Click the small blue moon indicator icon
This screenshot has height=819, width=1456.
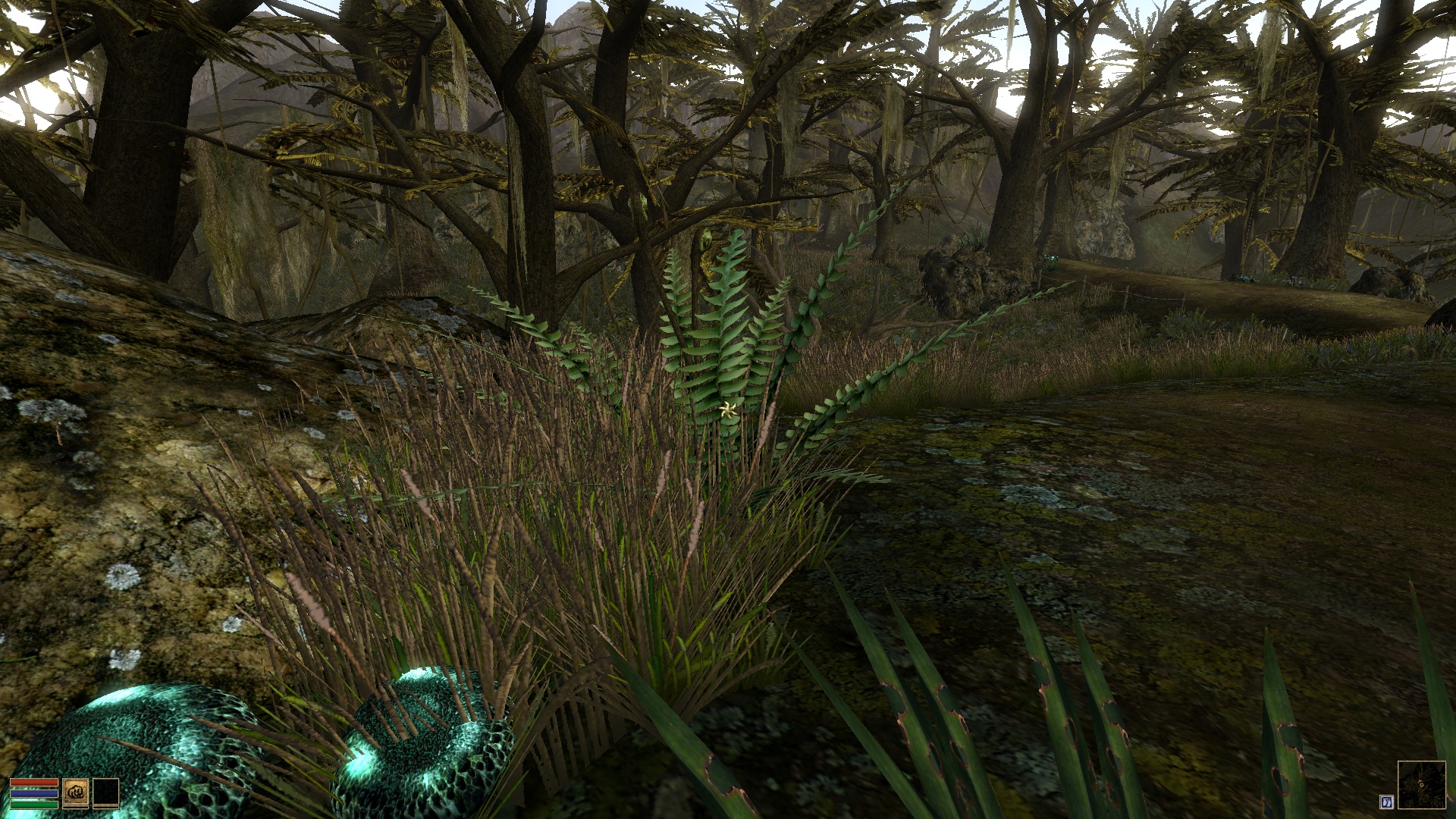coord(1385,802)
